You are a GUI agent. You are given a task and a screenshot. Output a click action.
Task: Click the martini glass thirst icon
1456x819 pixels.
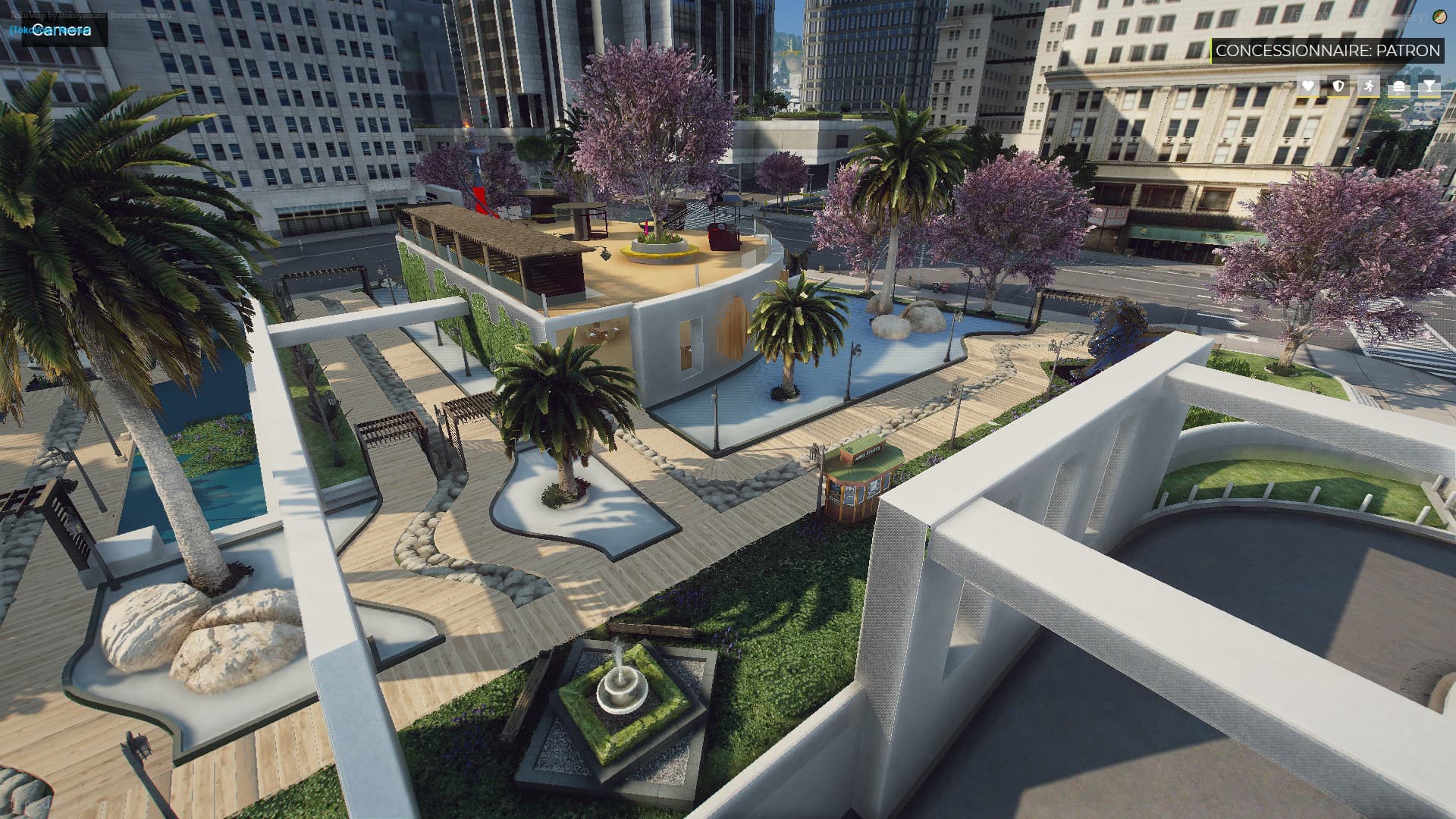(x=1429, y=86)
